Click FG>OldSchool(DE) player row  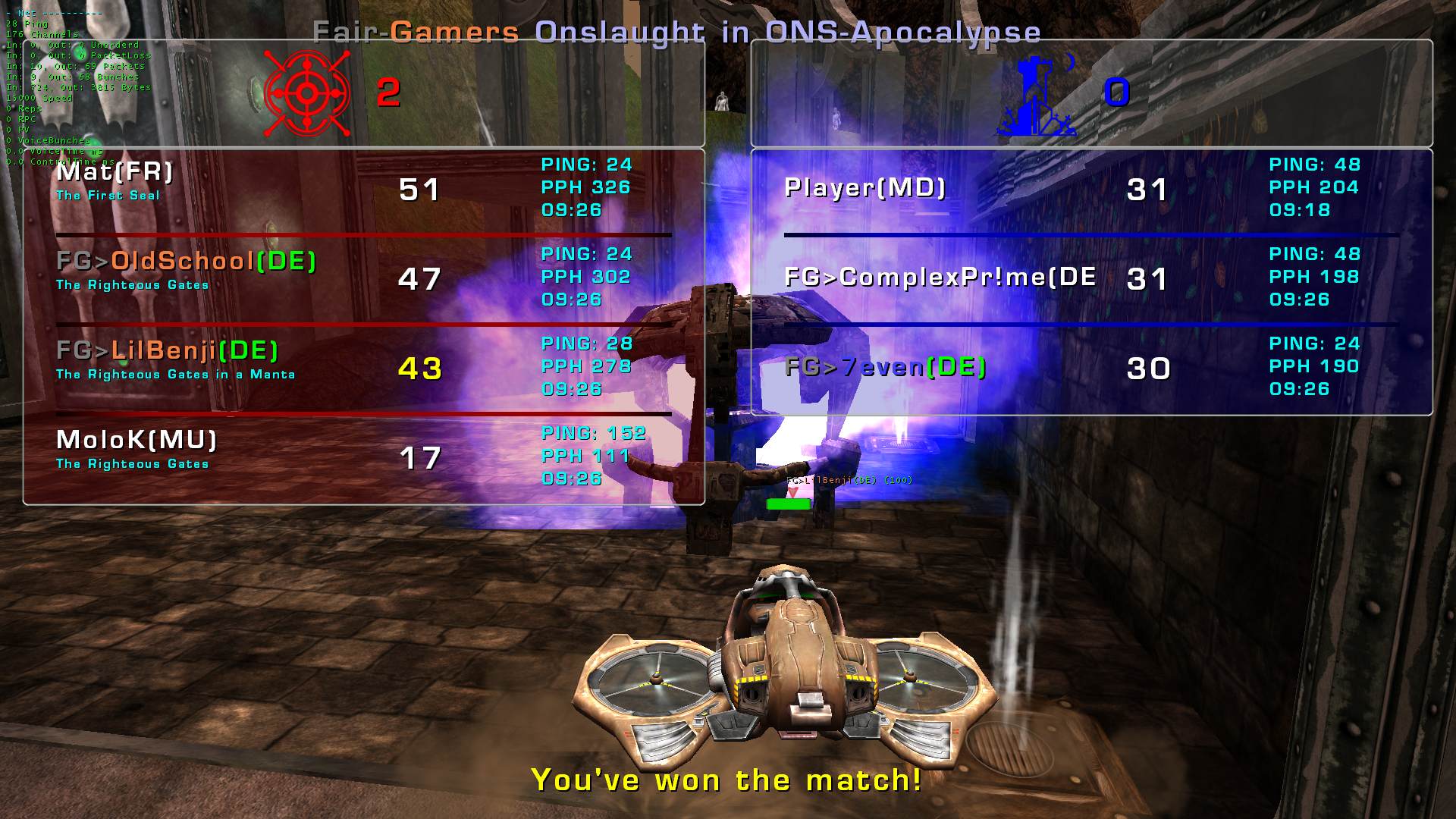click(x=187, y=262)
